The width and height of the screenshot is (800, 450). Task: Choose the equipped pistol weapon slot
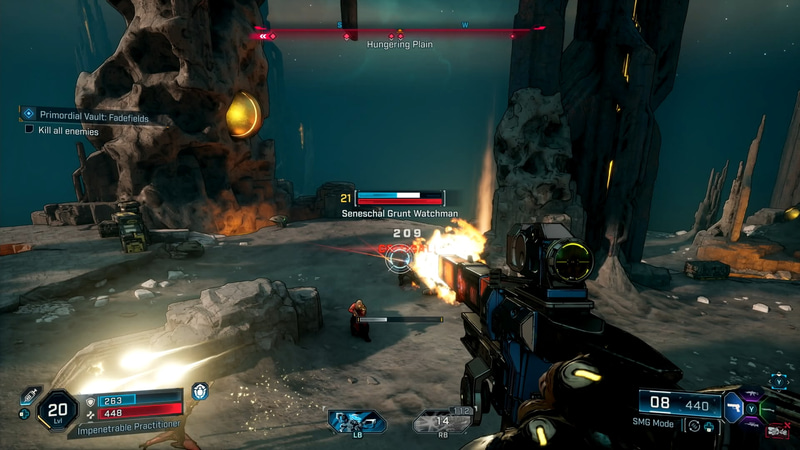tap(735, 407)
